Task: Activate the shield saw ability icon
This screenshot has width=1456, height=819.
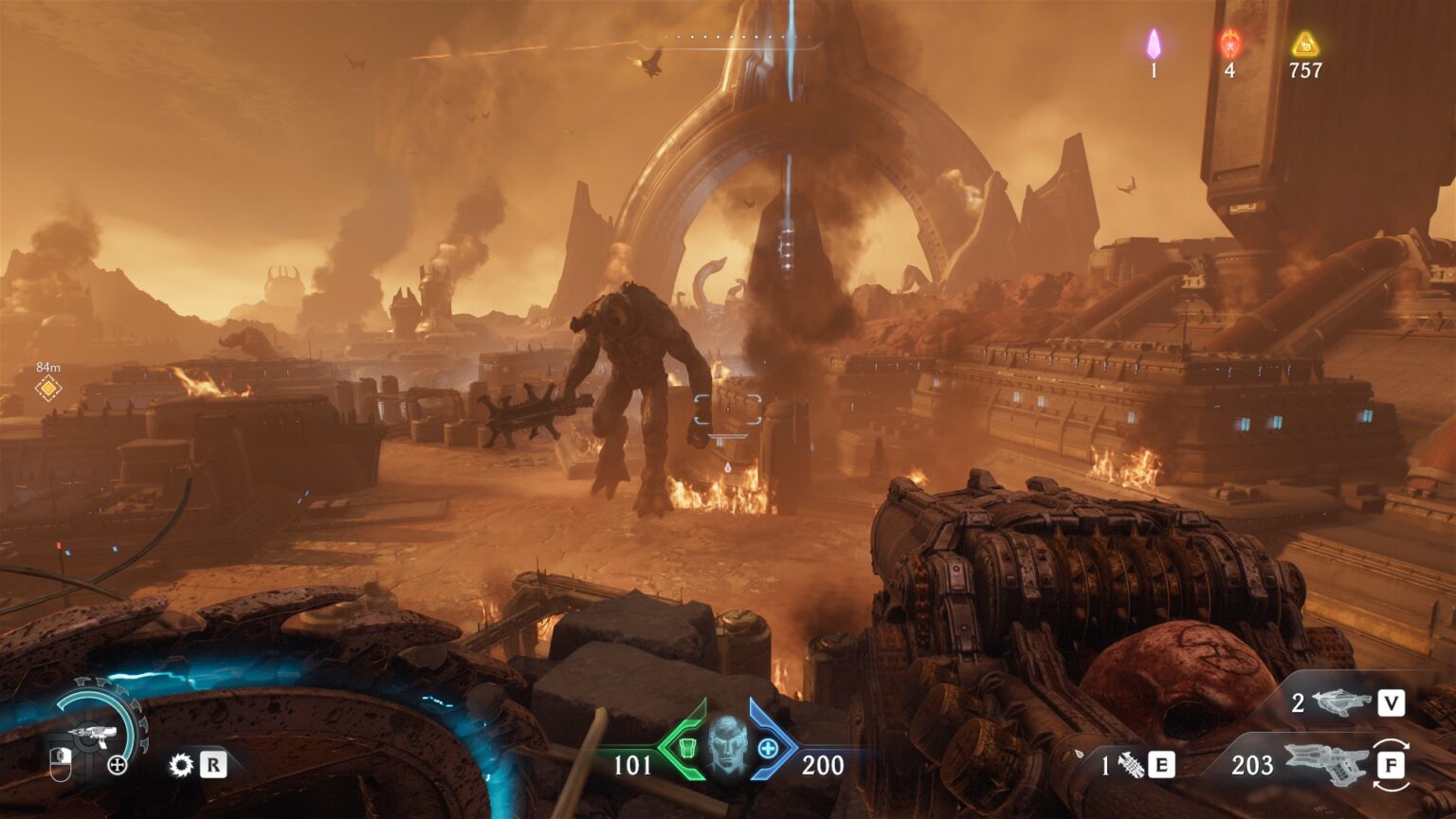Action: [180, 765]
